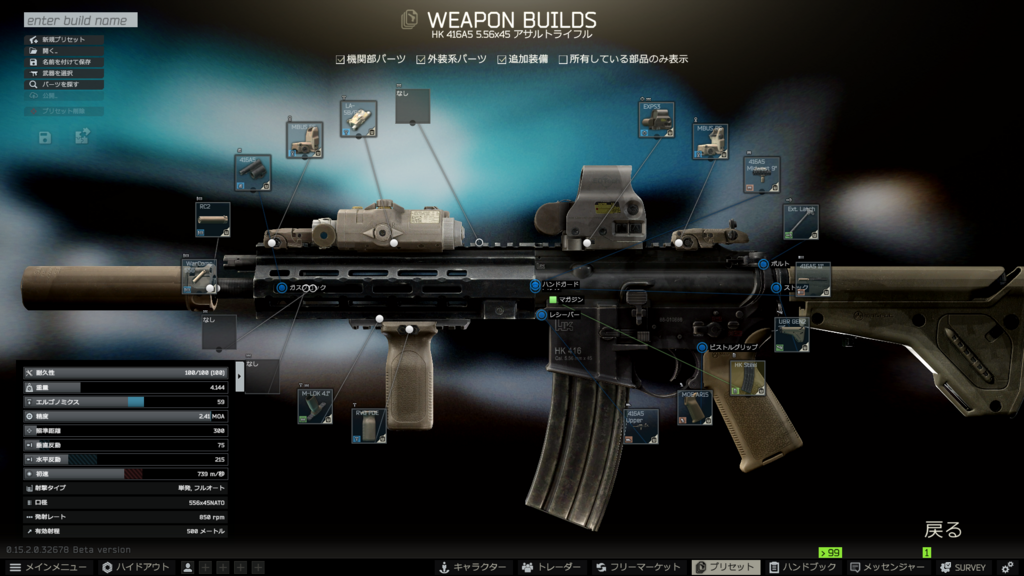The image size is (1024, 576).
Task: Switch to the Flea Market tab (フリーマーケット)
Action: [x=638, y=567]
